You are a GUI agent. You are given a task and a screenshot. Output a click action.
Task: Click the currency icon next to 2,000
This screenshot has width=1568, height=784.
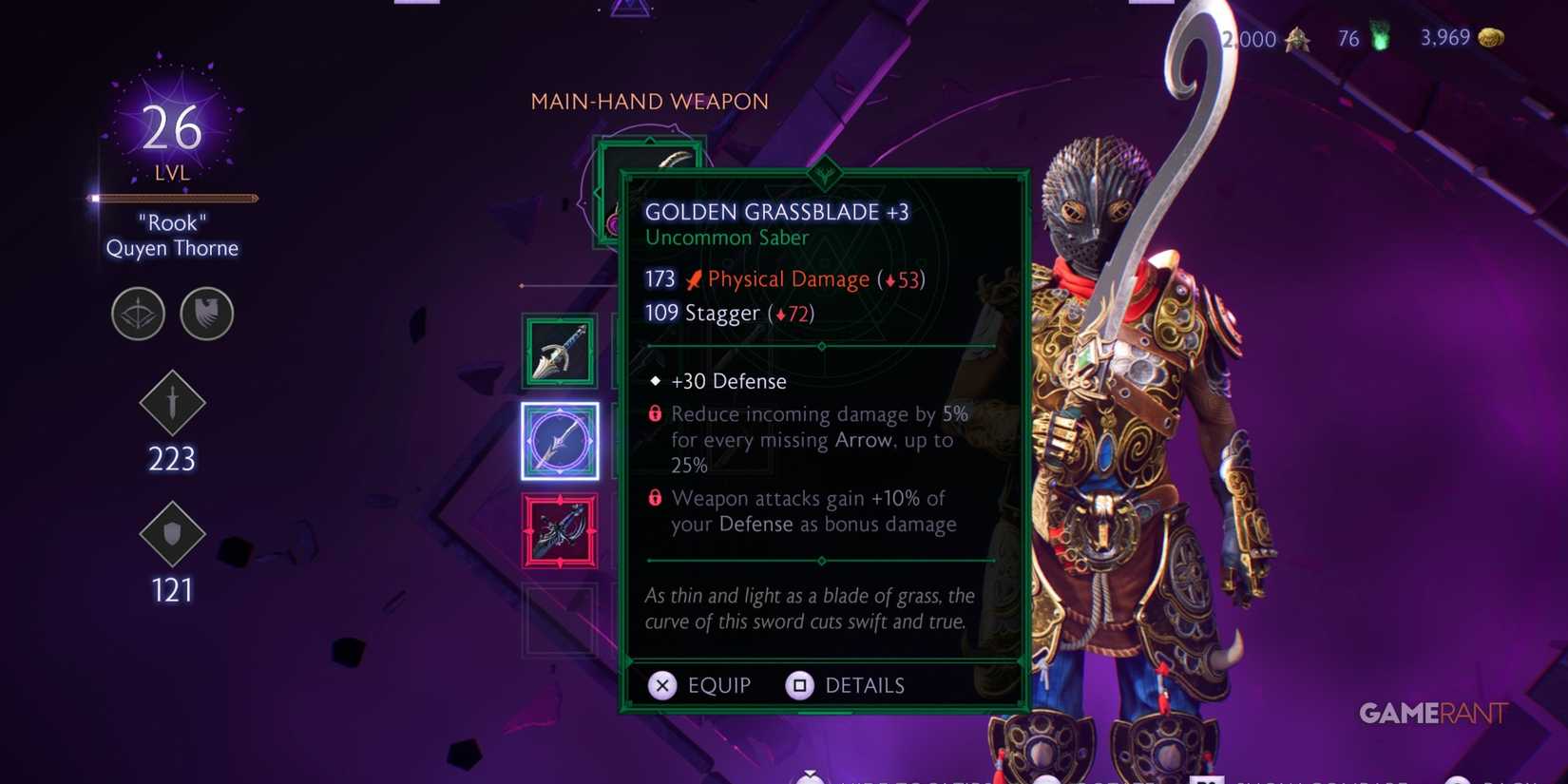(x=1296, y=39)
